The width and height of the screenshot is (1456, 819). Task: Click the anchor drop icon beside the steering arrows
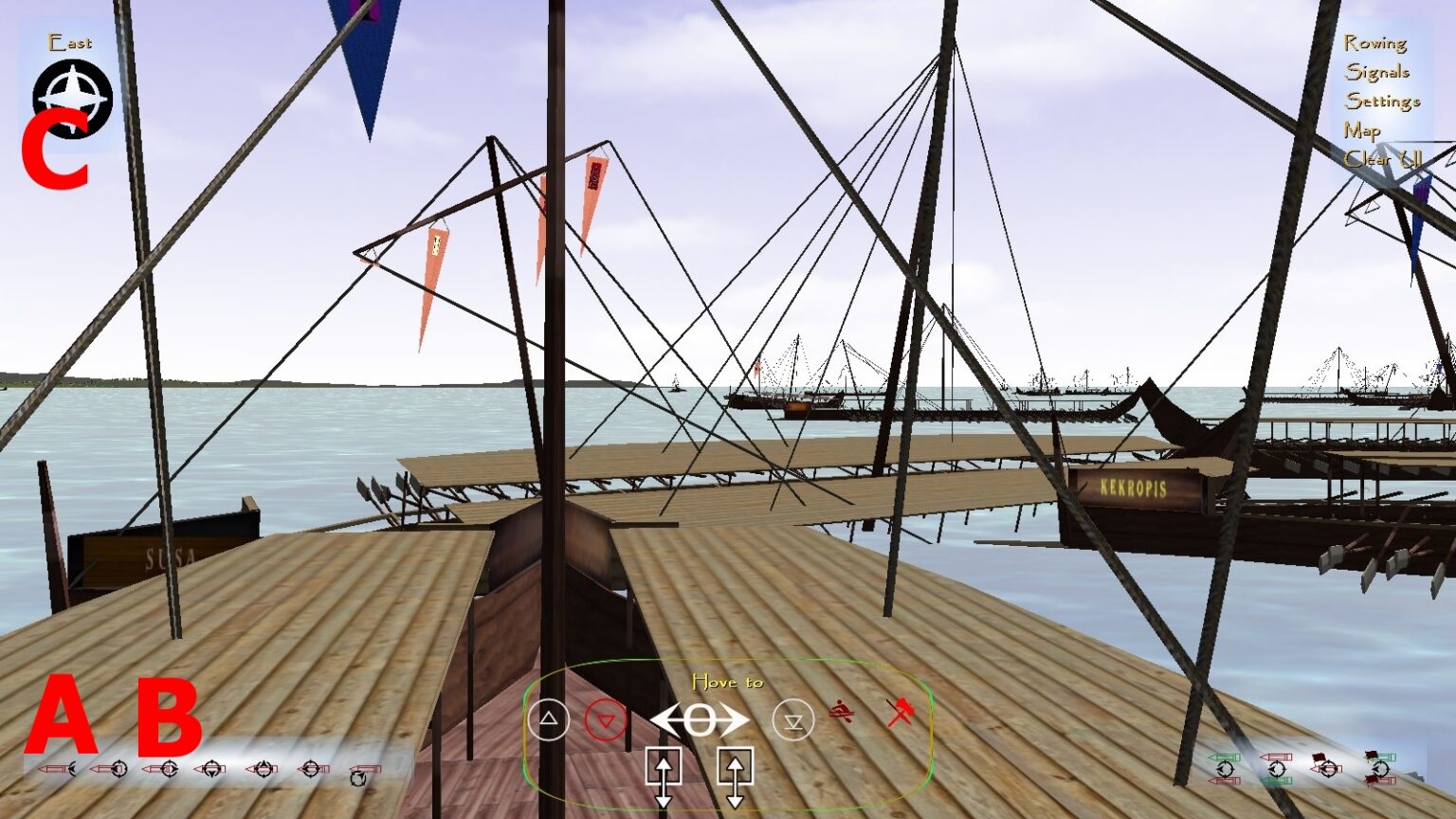793,719
